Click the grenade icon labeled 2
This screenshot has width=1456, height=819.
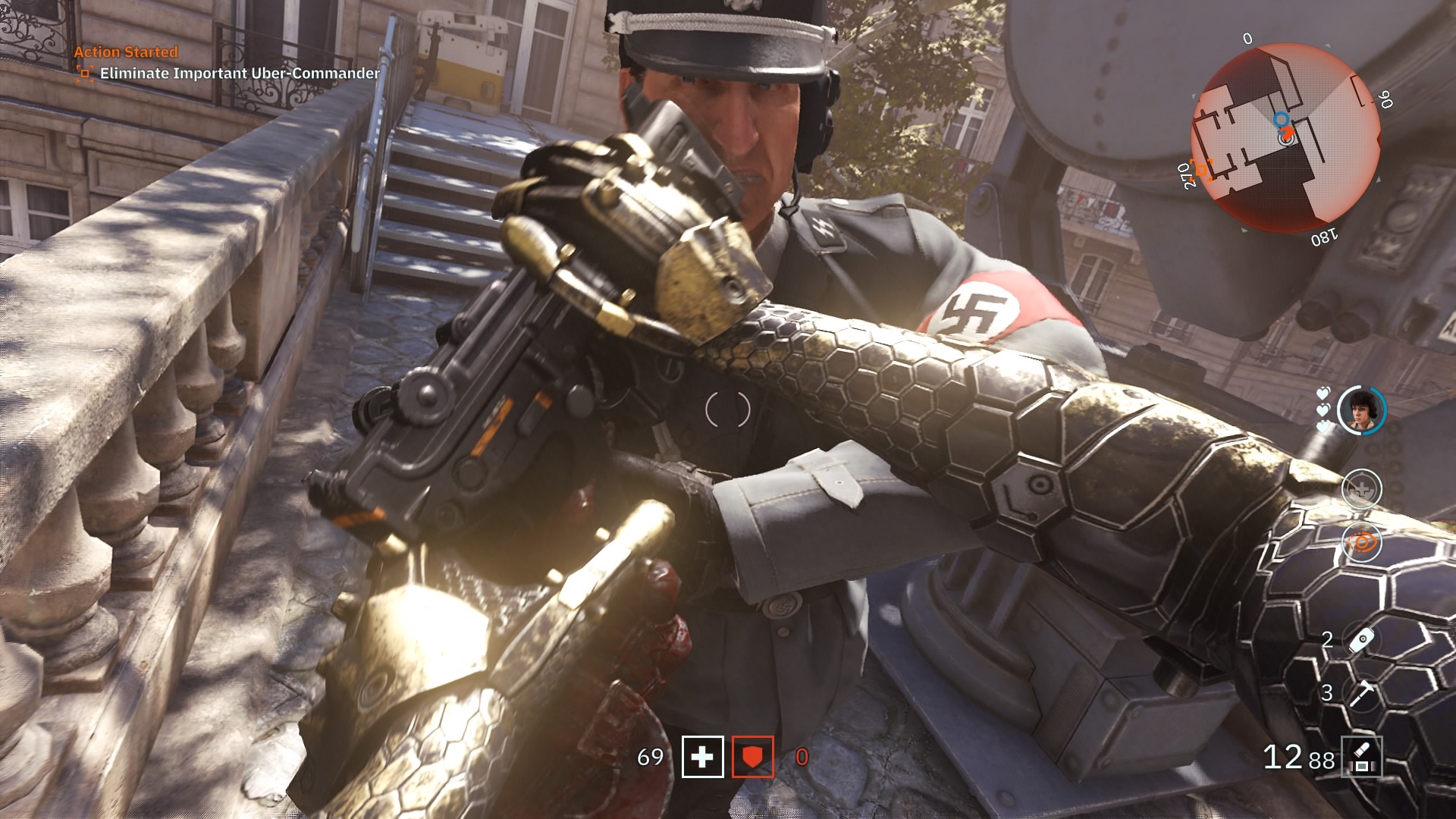[x=1361, y=639]
